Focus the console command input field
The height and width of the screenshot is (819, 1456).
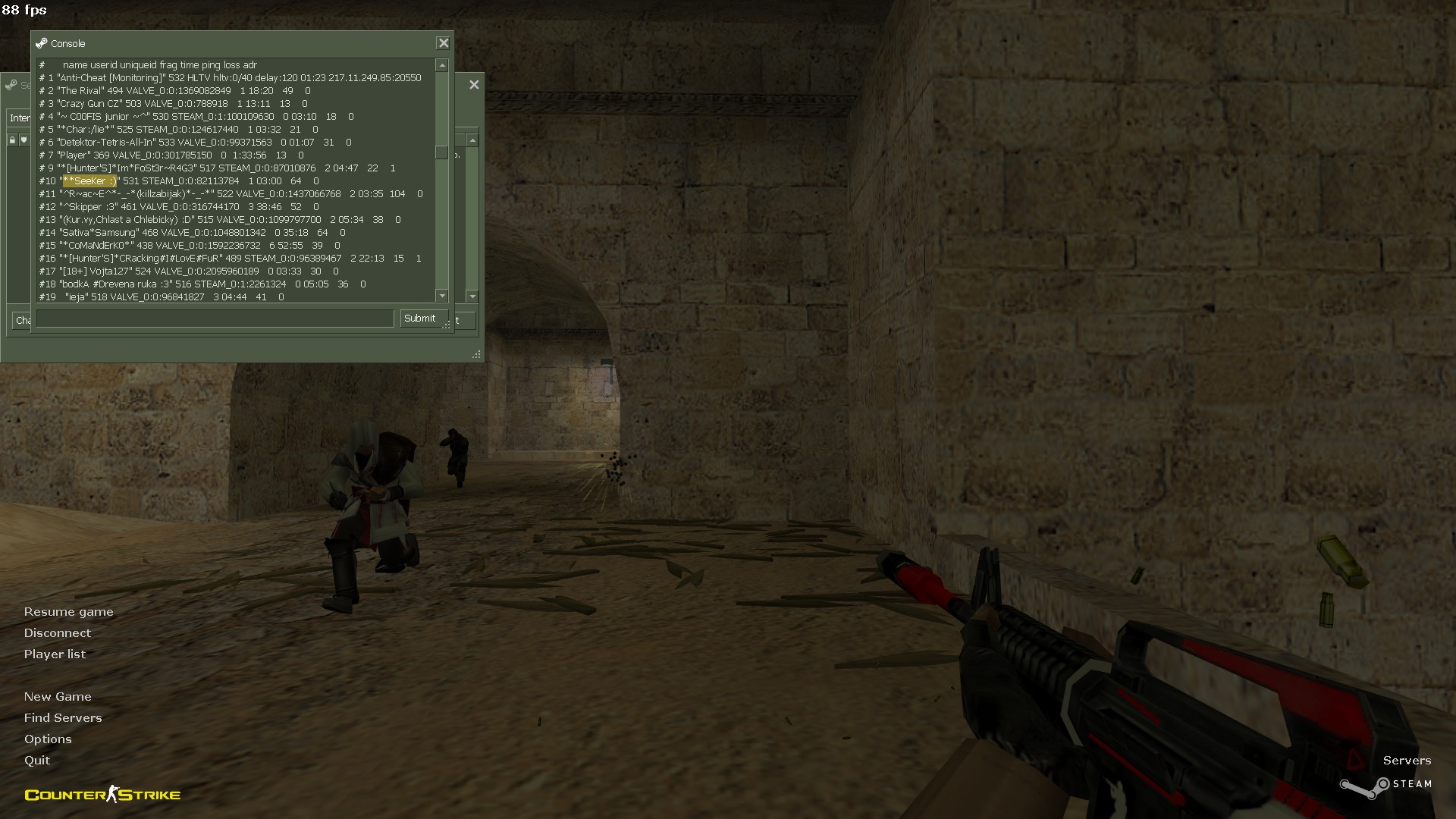(x=215, y=318)
